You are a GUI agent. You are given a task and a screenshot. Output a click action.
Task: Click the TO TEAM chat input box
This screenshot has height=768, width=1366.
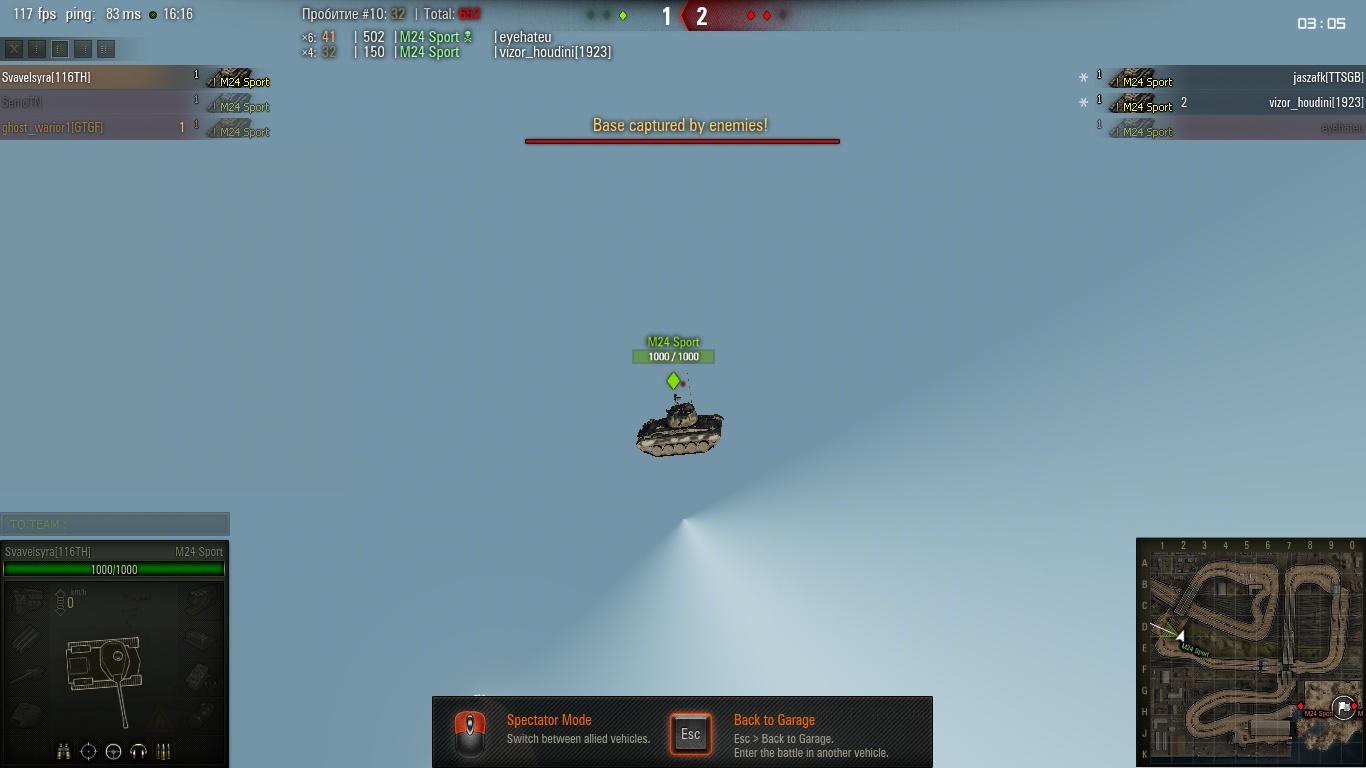pos(115,524)
